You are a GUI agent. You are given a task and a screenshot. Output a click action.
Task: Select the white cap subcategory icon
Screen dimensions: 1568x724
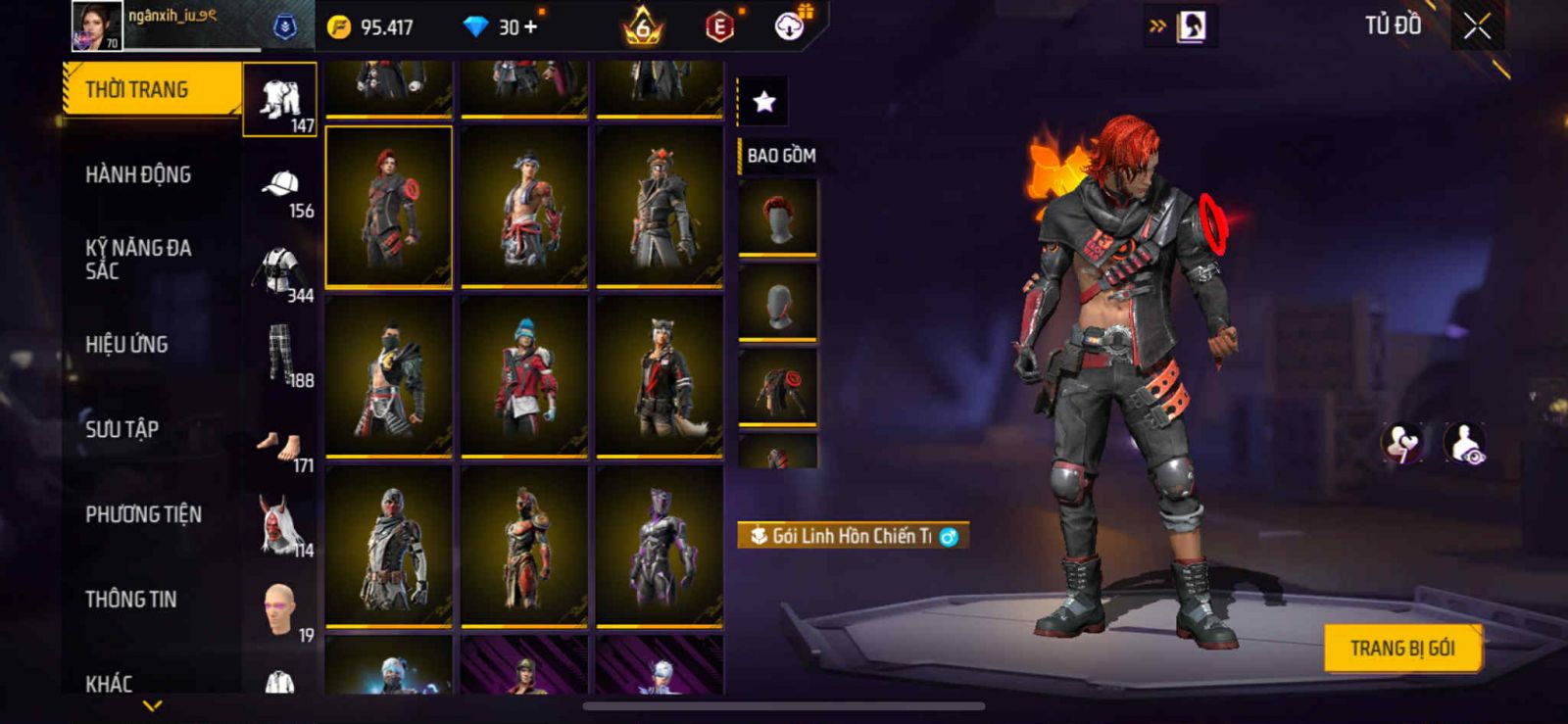tap(281, 186)
